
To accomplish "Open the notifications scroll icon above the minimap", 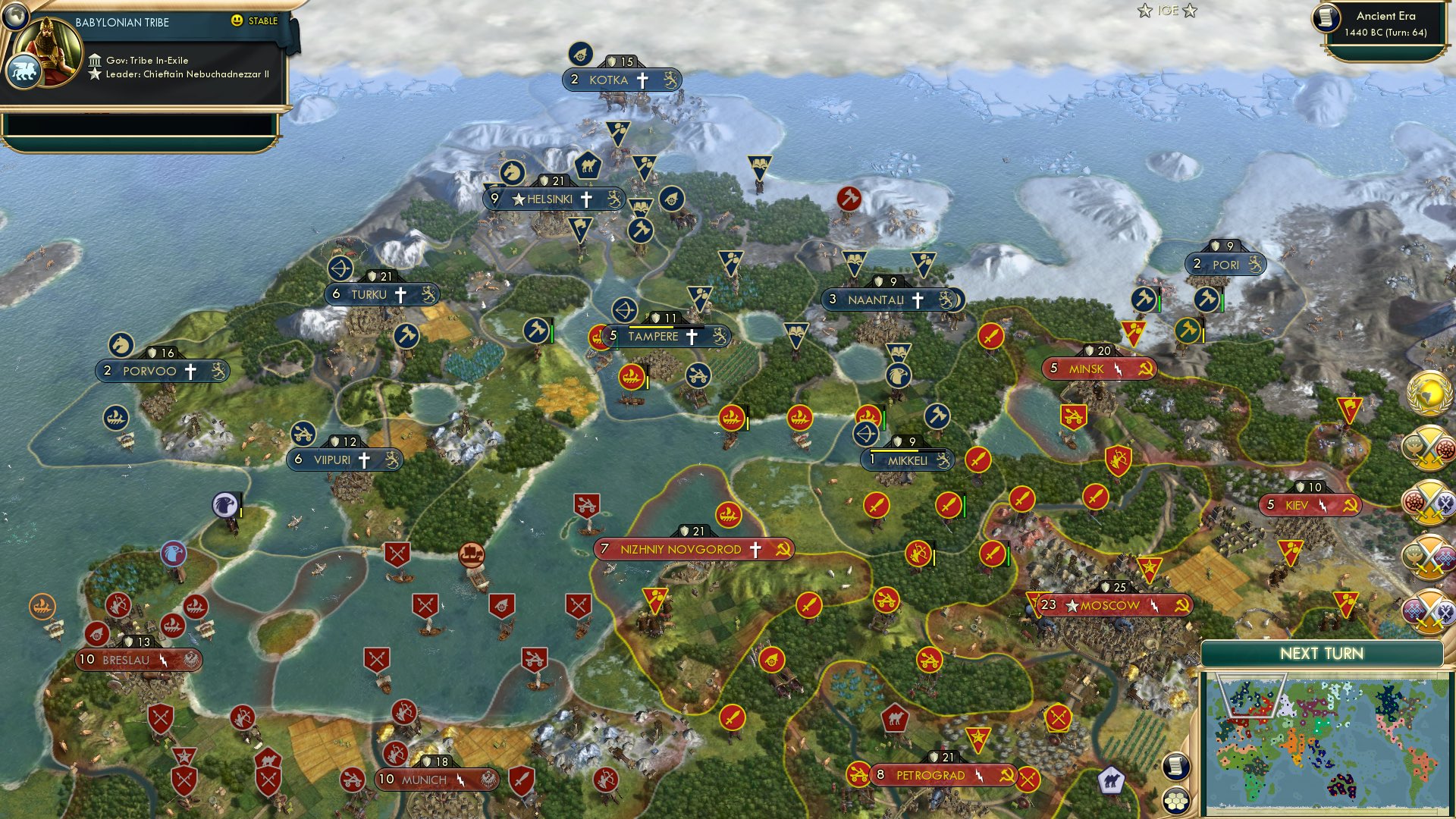I will [x=1176, y=767].
